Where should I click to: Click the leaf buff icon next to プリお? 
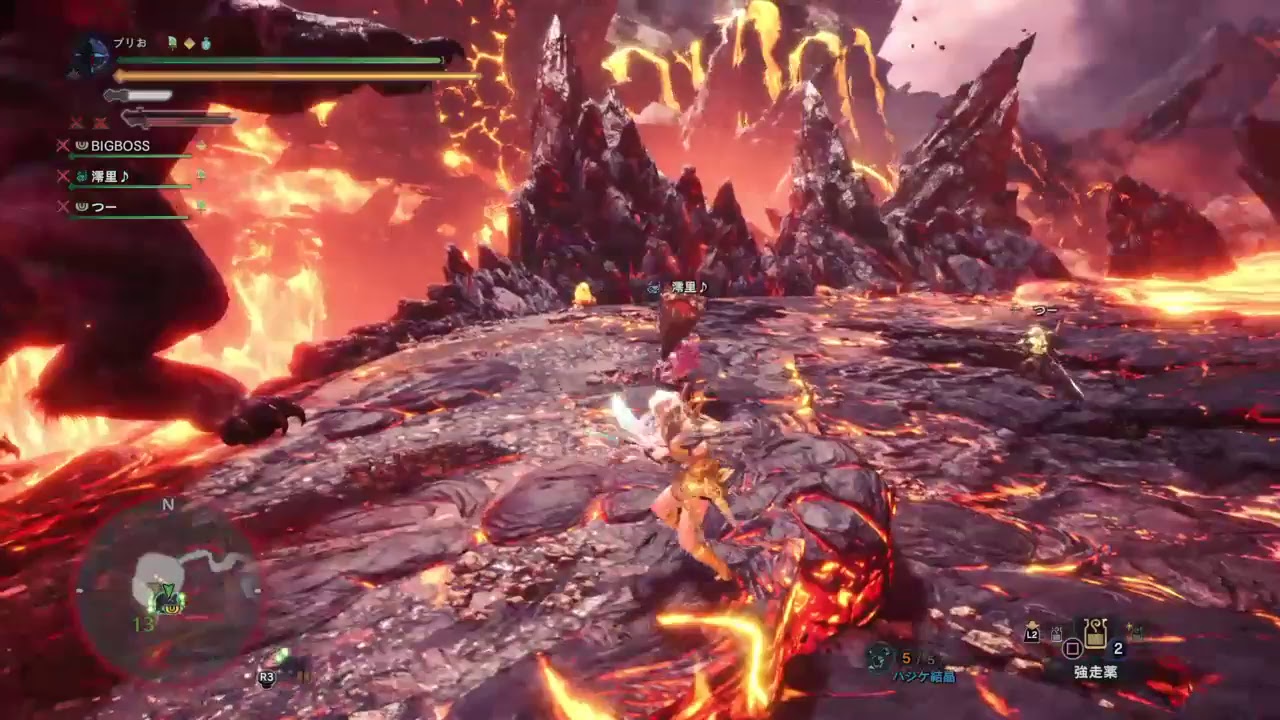pos(172,42)
